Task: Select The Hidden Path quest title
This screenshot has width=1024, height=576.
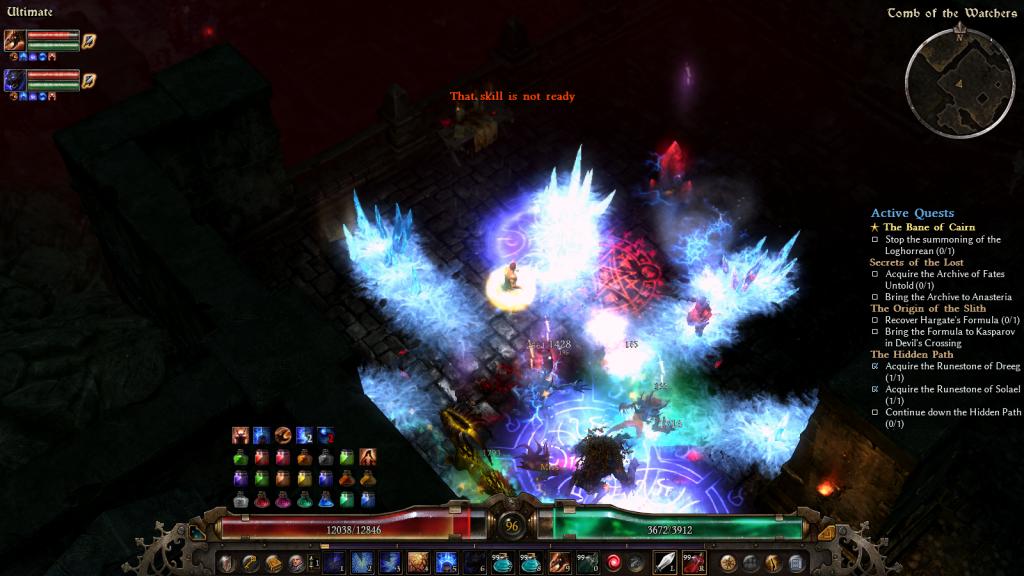Action: tap(911, 354)
